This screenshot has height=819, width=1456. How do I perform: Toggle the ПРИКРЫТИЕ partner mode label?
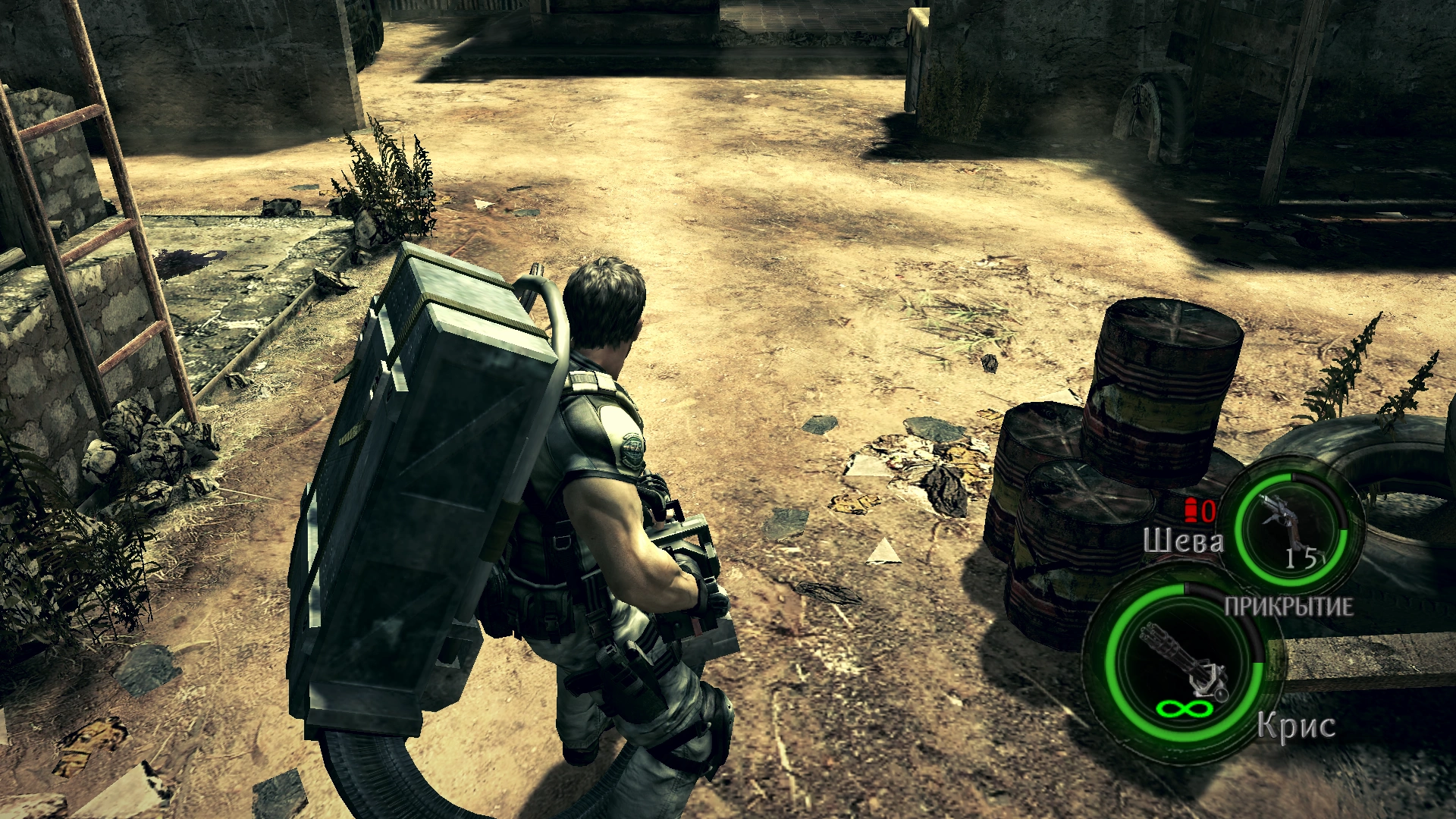click(x=1288, y=607)
